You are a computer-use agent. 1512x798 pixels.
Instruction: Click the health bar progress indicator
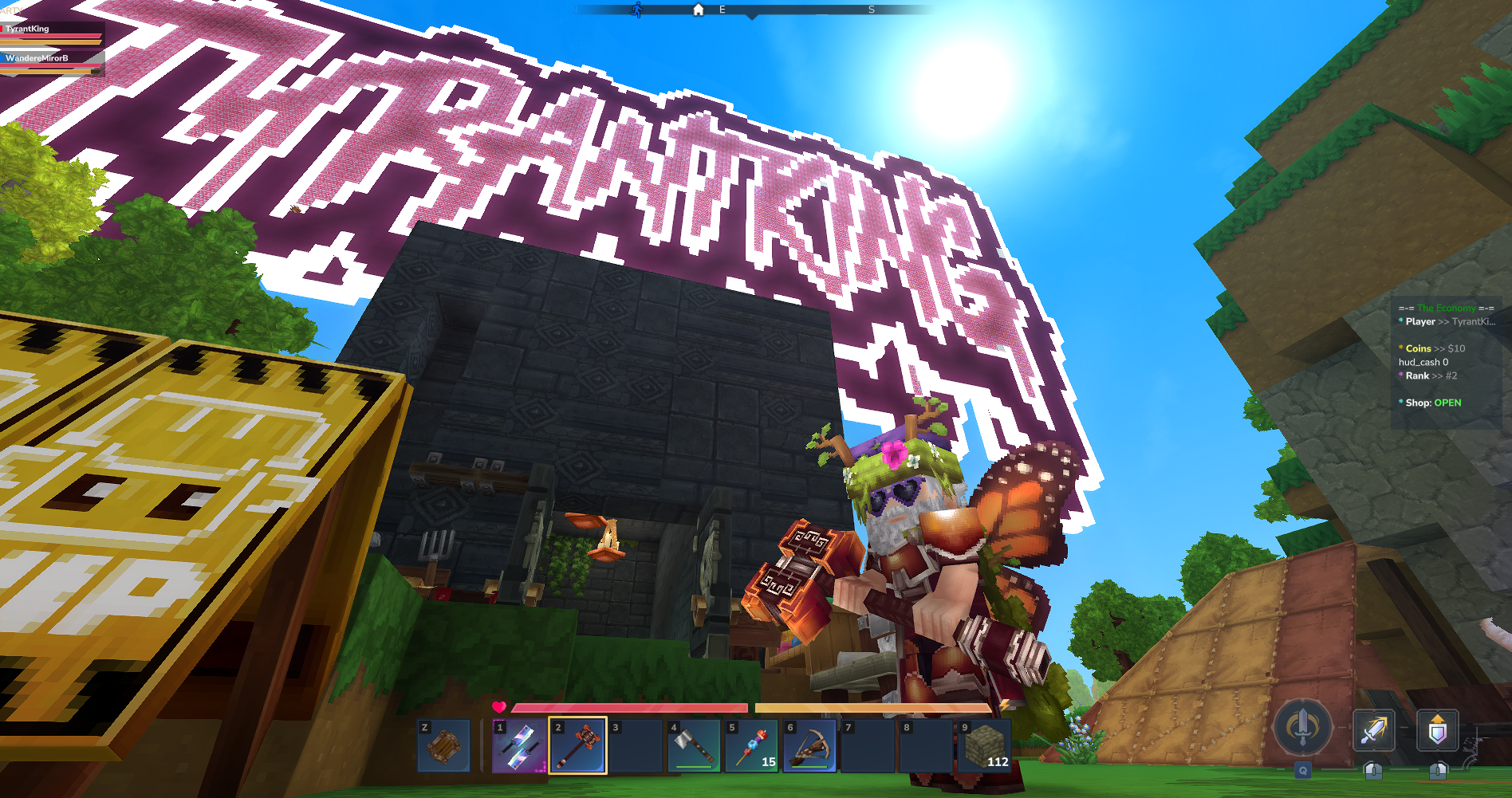(x=630, y=708)
